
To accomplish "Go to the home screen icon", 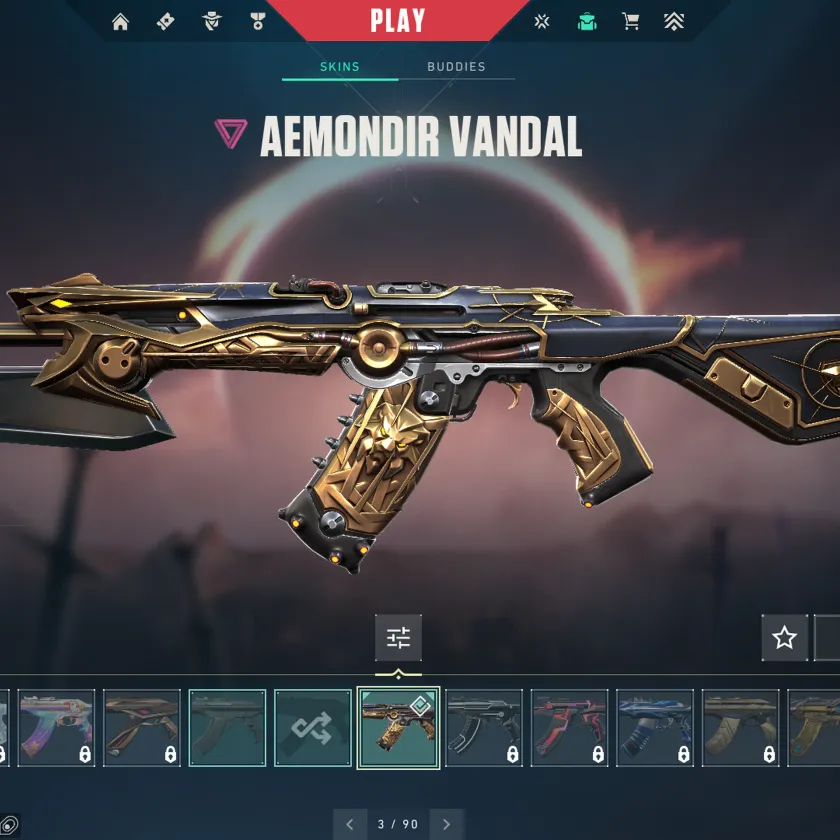I will 121,22.
